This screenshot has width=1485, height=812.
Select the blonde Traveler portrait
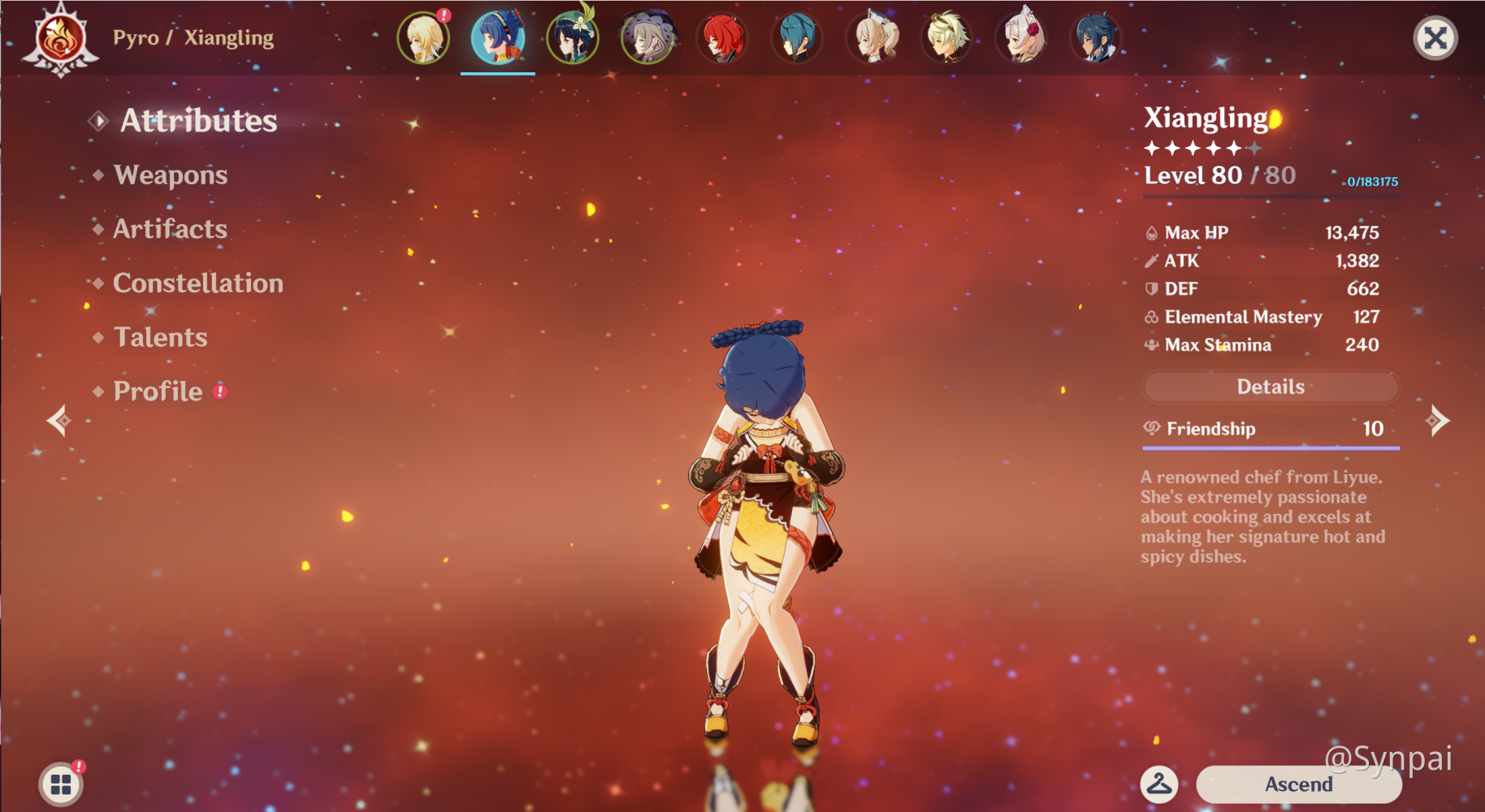point(423,38)
